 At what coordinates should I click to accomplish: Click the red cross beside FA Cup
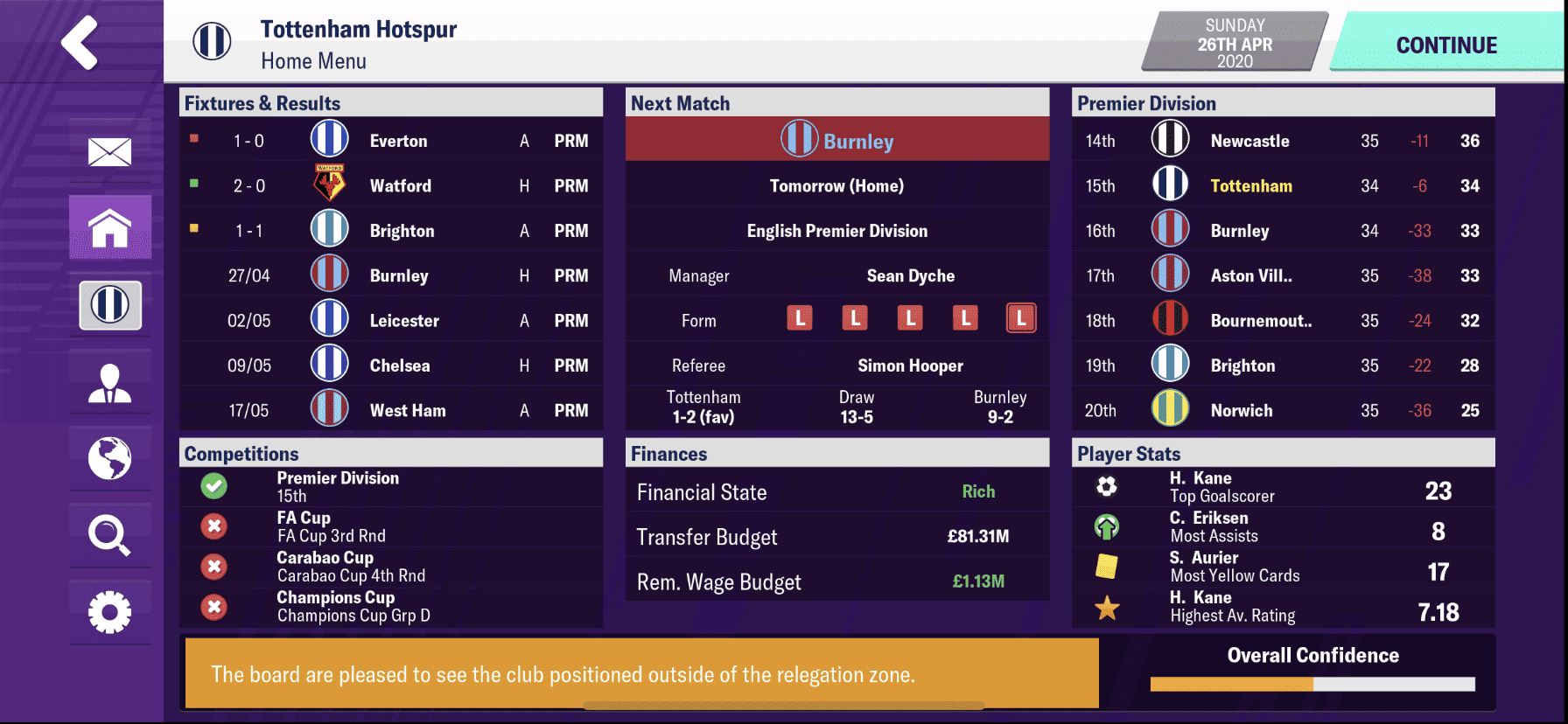tap(213, 526)
